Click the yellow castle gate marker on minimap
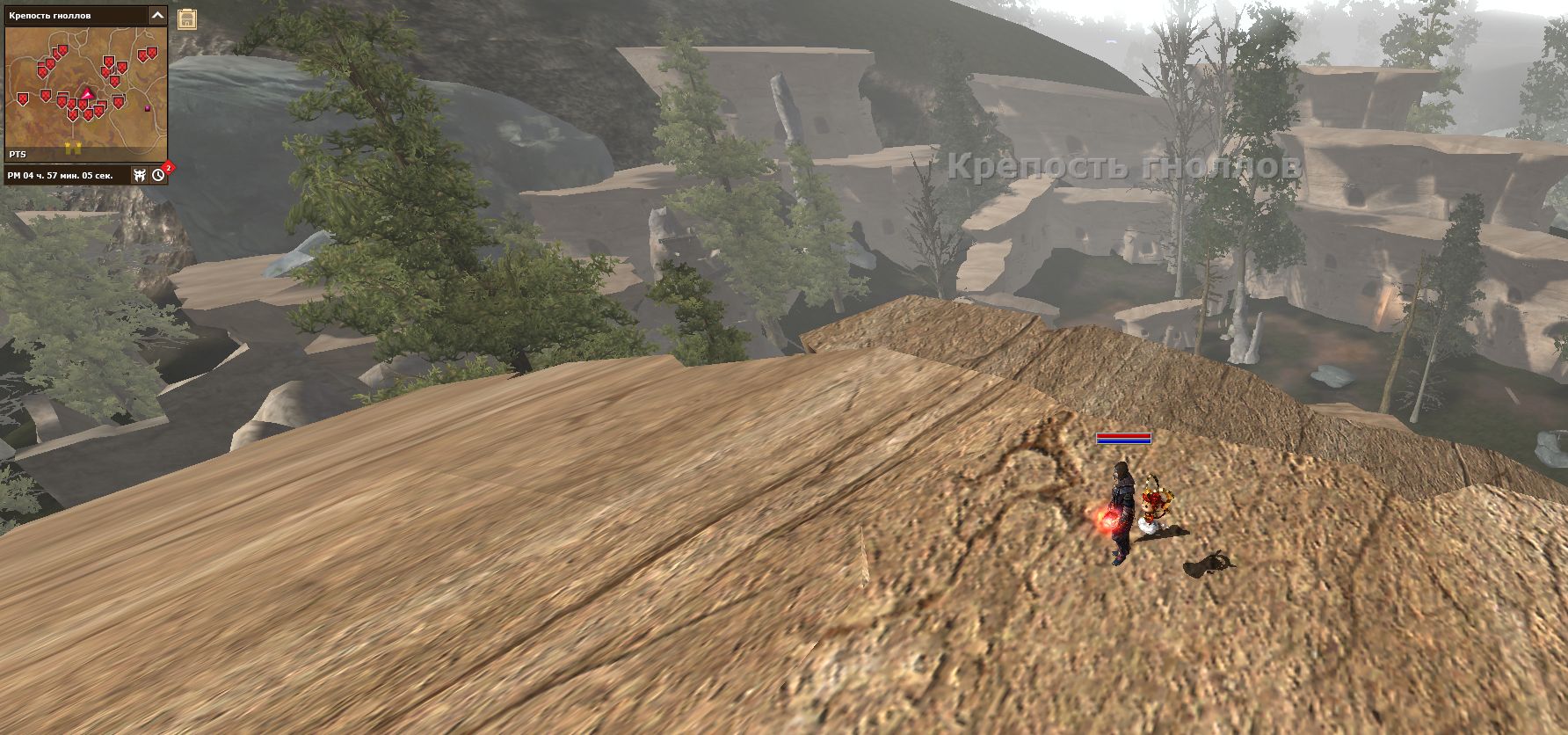 pyautogui.click(x=71, y=146)
